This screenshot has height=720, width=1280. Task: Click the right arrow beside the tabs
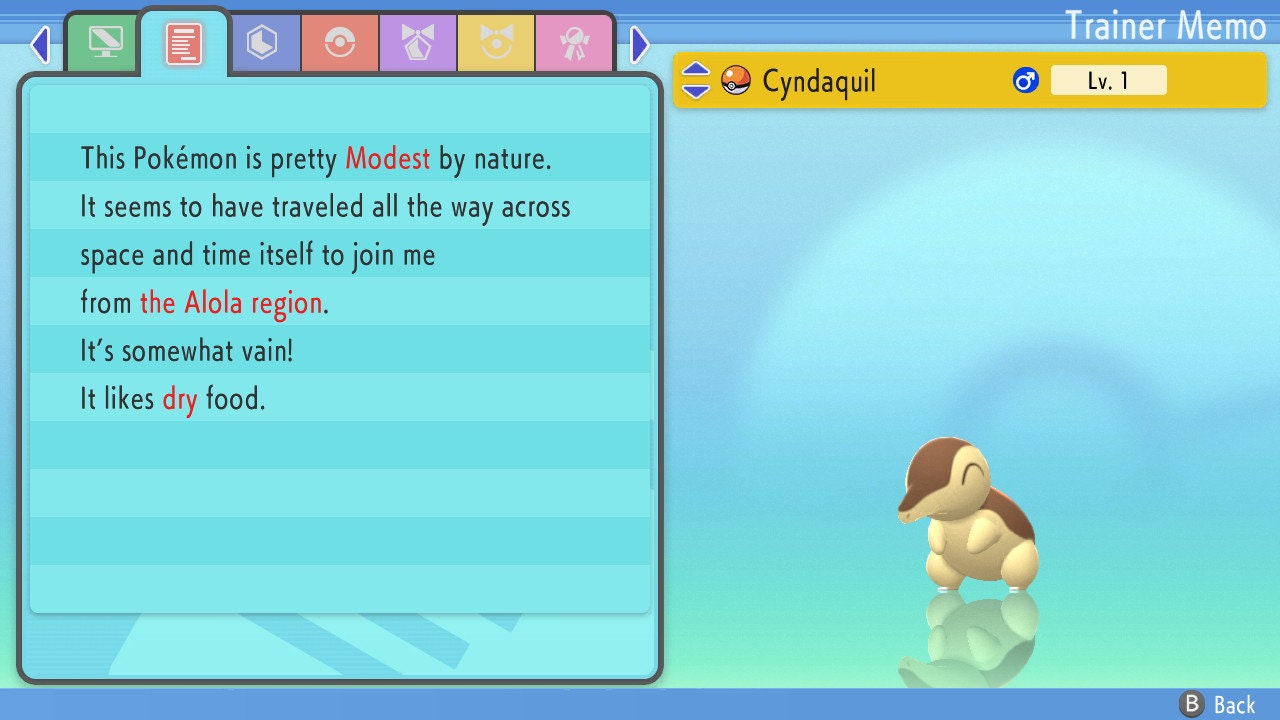coord(640,44)
